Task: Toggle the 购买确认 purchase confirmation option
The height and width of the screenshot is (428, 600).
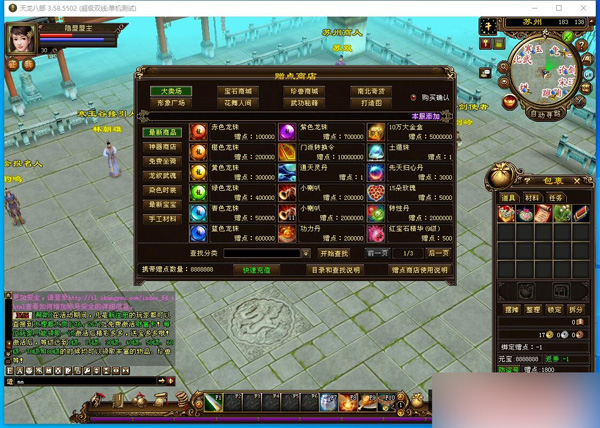Action: click(x=415, y=97)
